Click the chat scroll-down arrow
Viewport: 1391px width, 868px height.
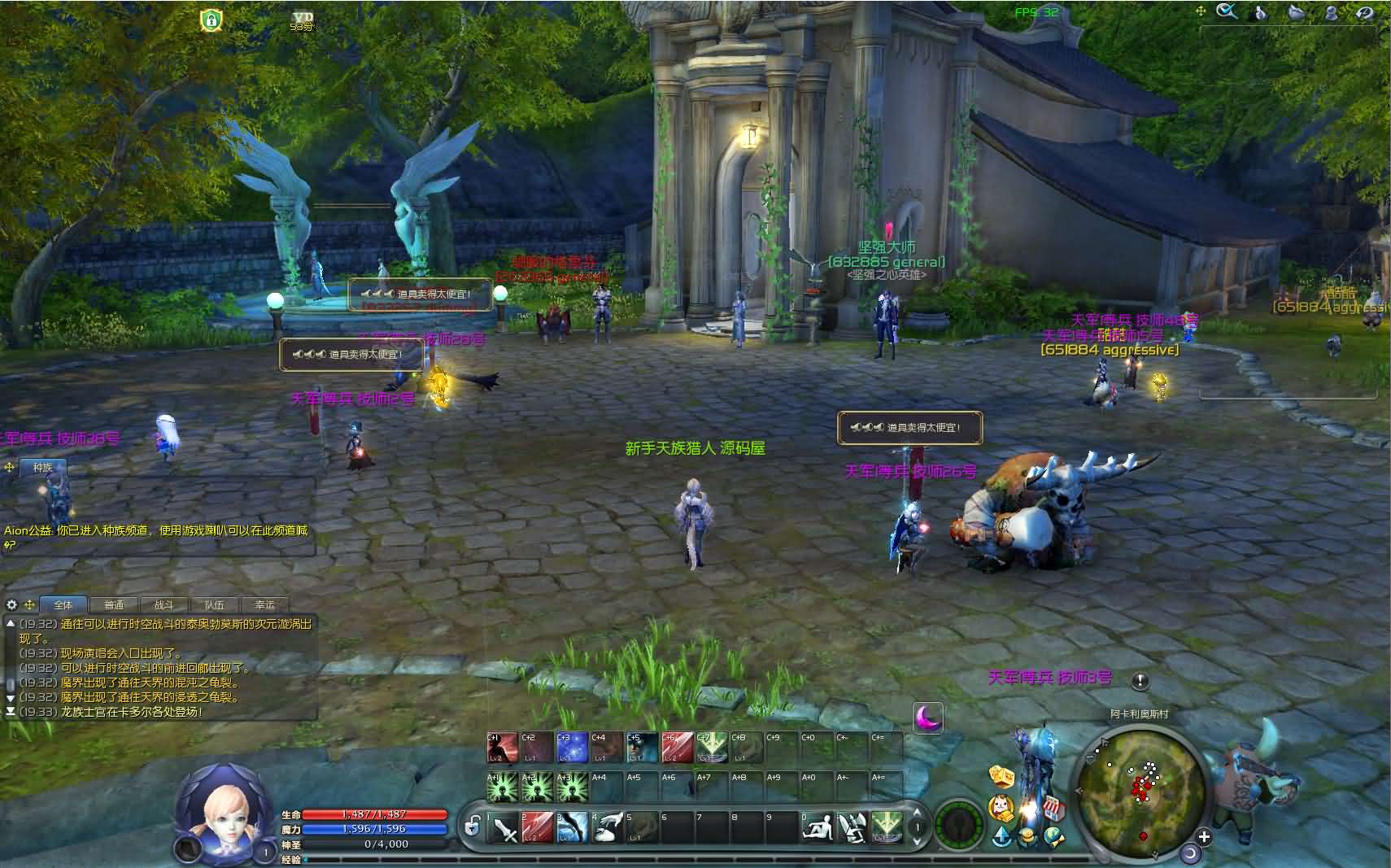11,698
